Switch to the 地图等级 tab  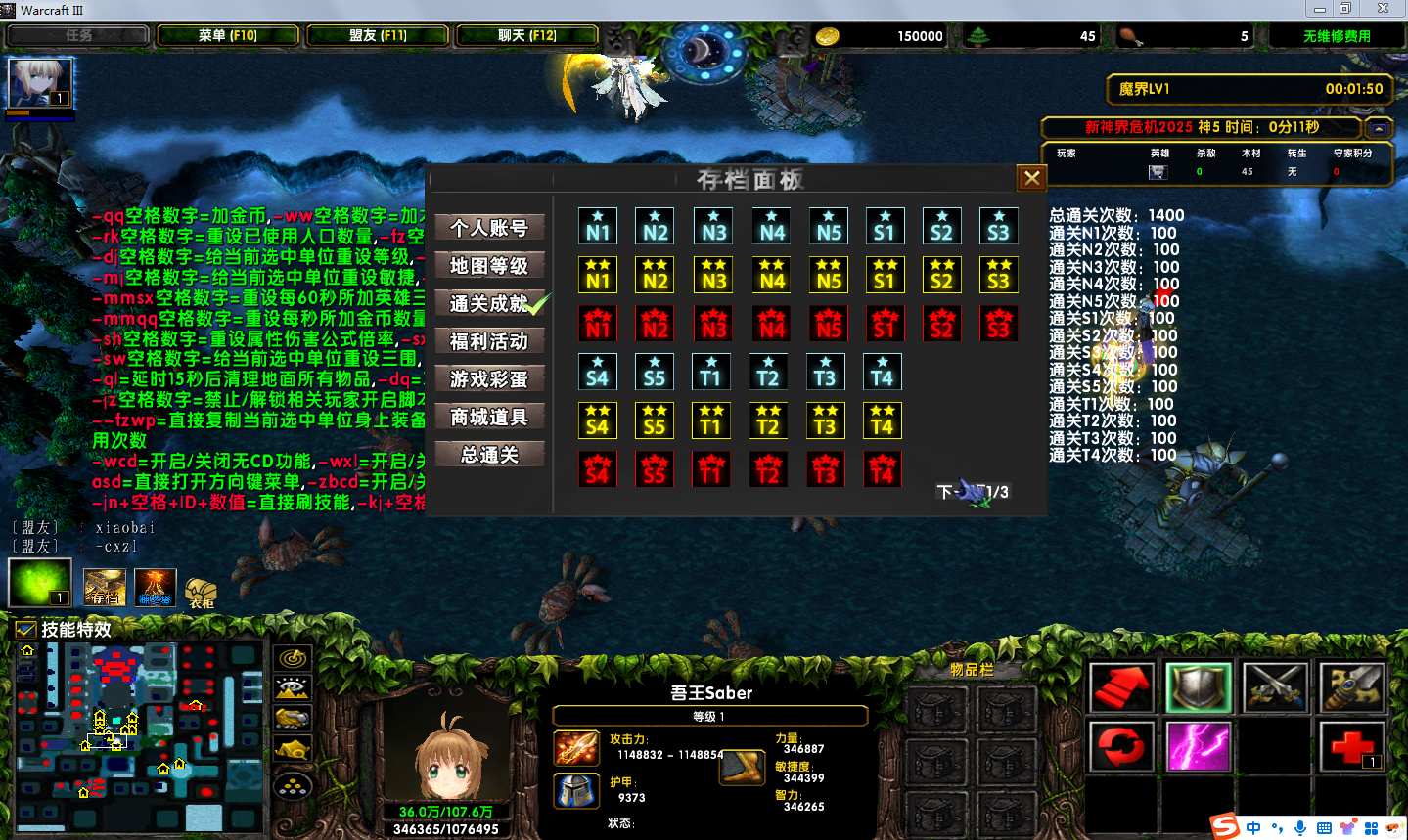489,266
